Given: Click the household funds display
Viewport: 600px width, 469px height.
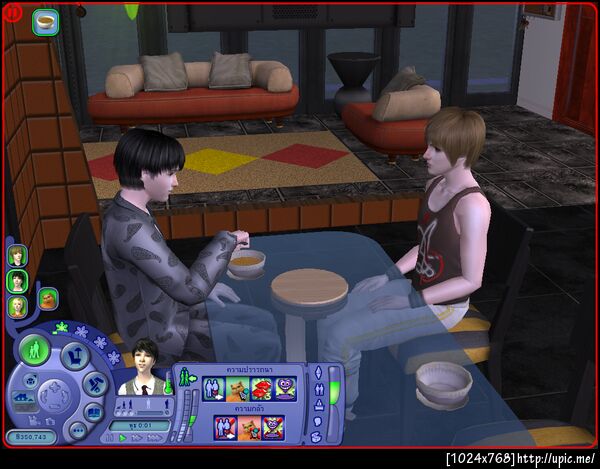Looking at the screenshot, I should [x=30, y=437].
